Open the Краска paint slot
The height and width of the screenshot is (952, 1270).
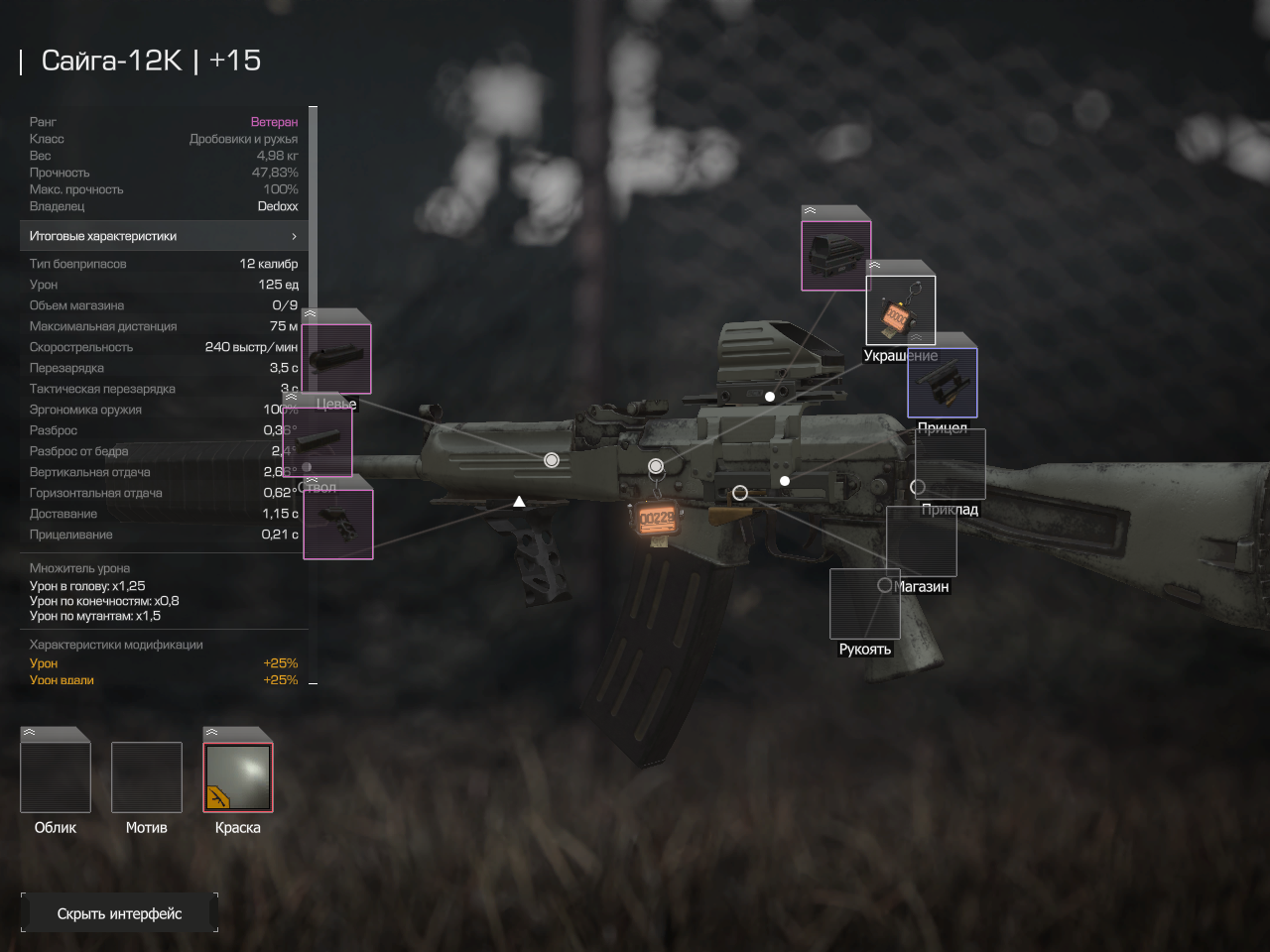238,776
